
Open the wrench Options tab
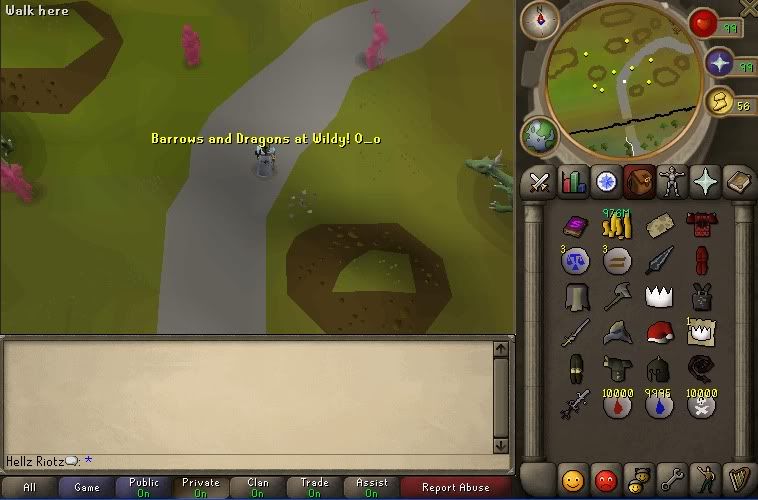pos(672,476)
